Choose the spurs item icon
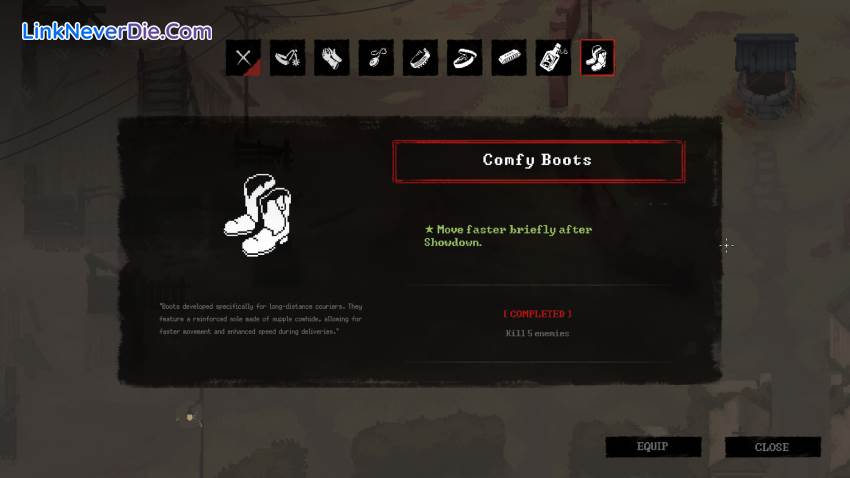 [288, 58]
